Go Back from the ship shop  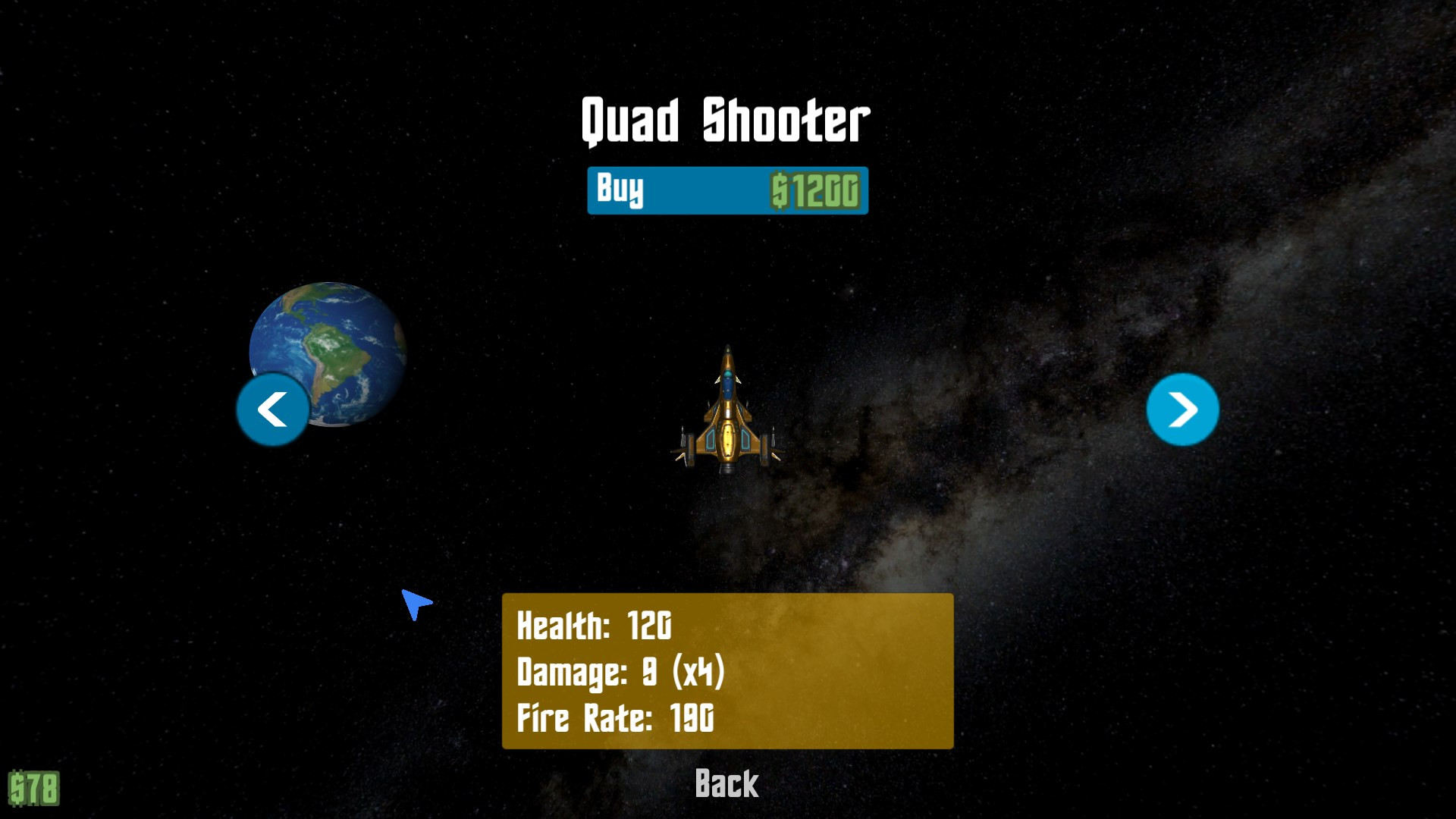726,784
